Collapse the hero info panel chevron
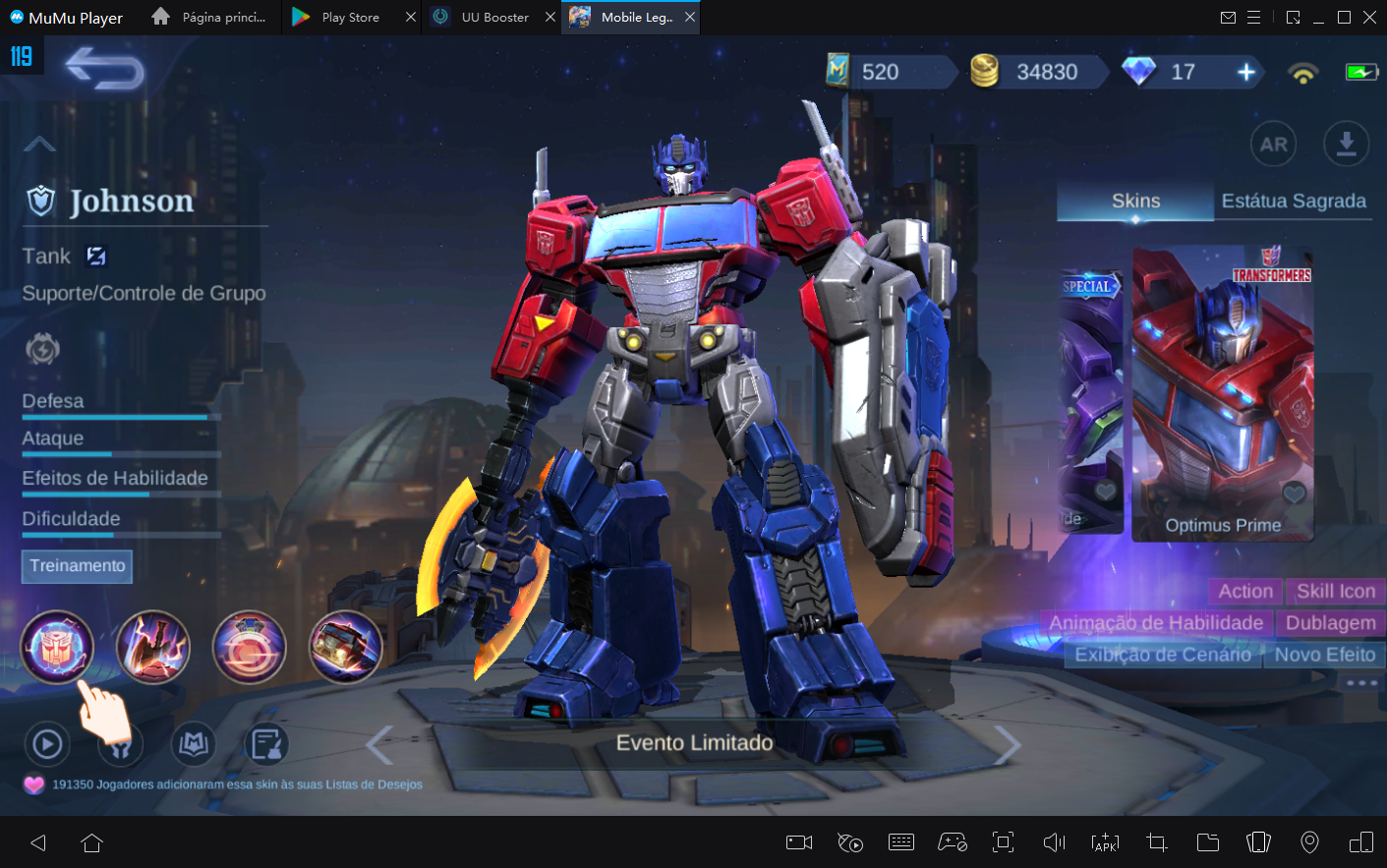 click(x=38, y=144)
